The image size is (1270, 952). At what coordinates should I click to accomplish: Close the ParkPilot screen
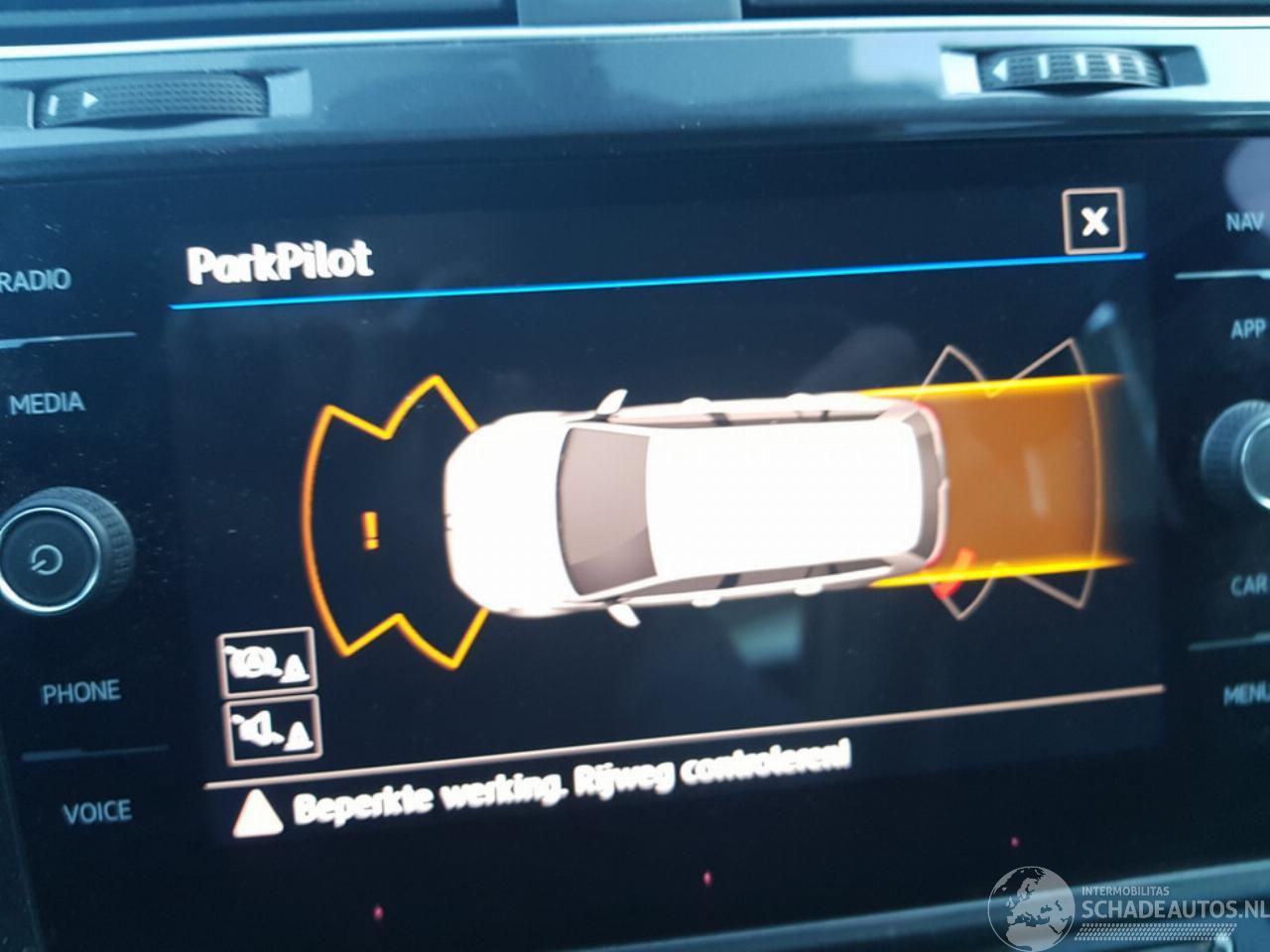point(1093,220)
